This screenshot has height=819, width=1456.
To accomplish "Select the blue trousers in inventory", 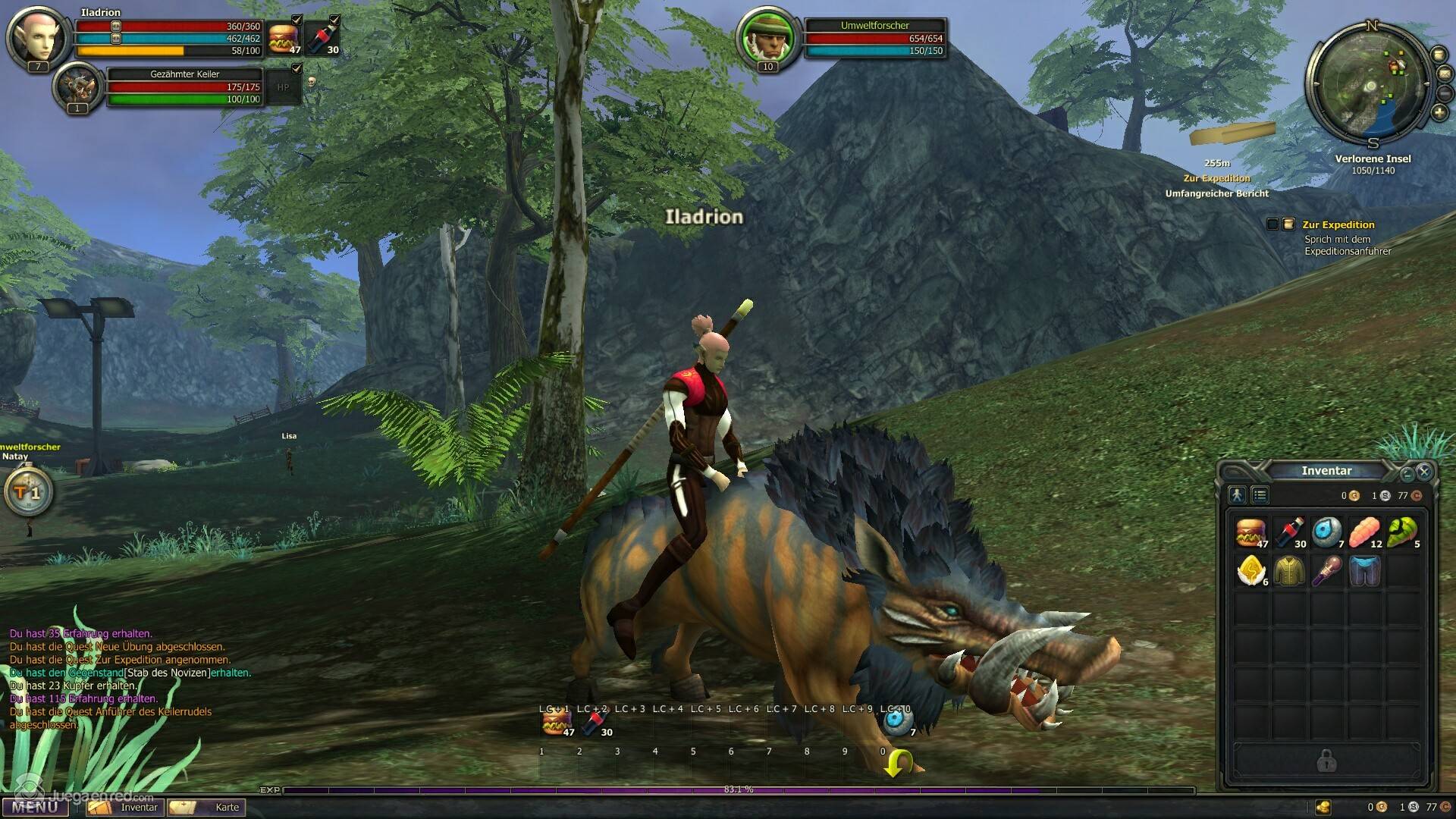I will 1364,570.
